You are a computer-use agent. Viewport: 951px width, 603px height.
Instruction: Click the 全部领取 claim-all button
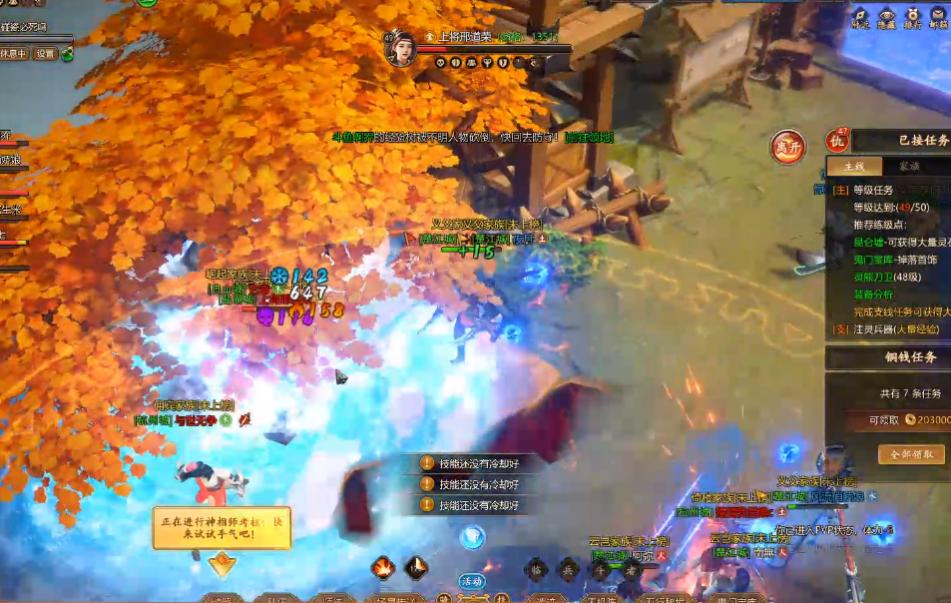tap(910, 454)
